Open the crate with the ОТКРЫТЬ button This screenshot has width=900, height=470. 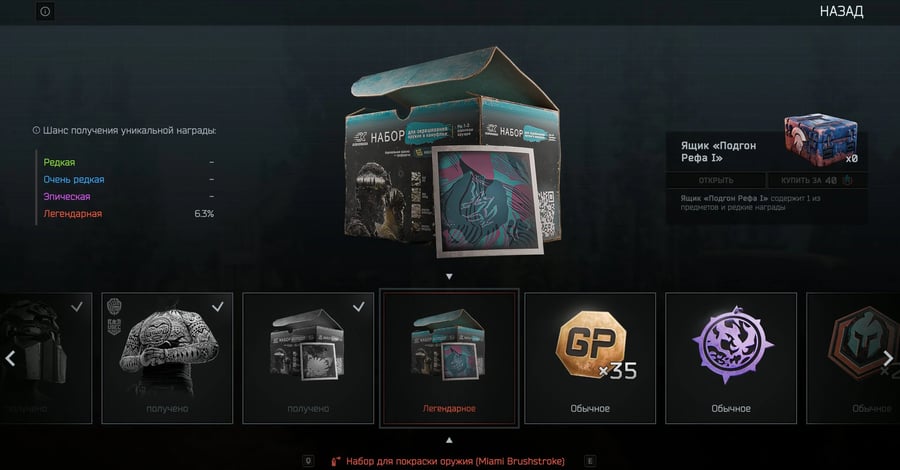coord(715,180)
